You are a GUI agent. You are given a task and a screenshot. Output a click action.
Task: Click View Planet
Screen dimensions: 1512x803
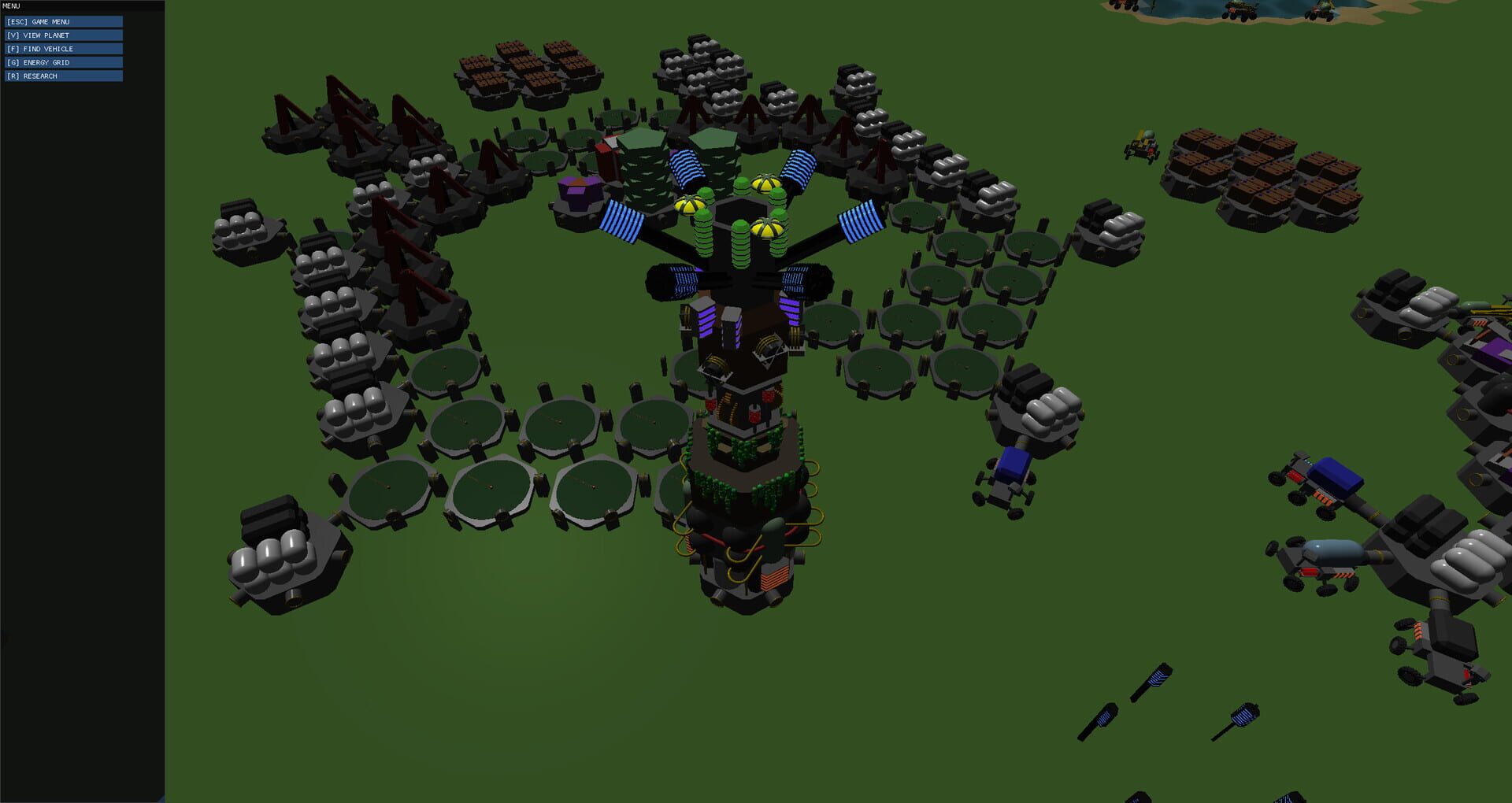63,35
